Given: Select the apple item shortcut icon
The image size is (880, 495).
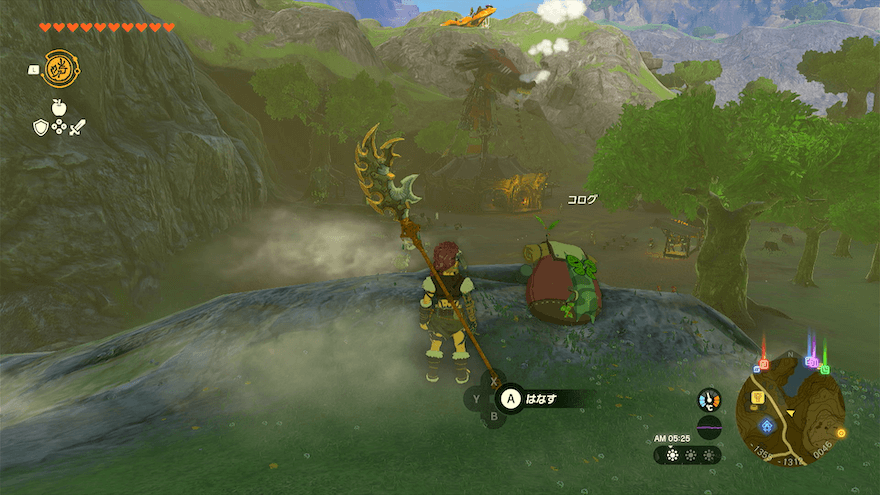Looking at the screenshot, I should tap(59, 107).
